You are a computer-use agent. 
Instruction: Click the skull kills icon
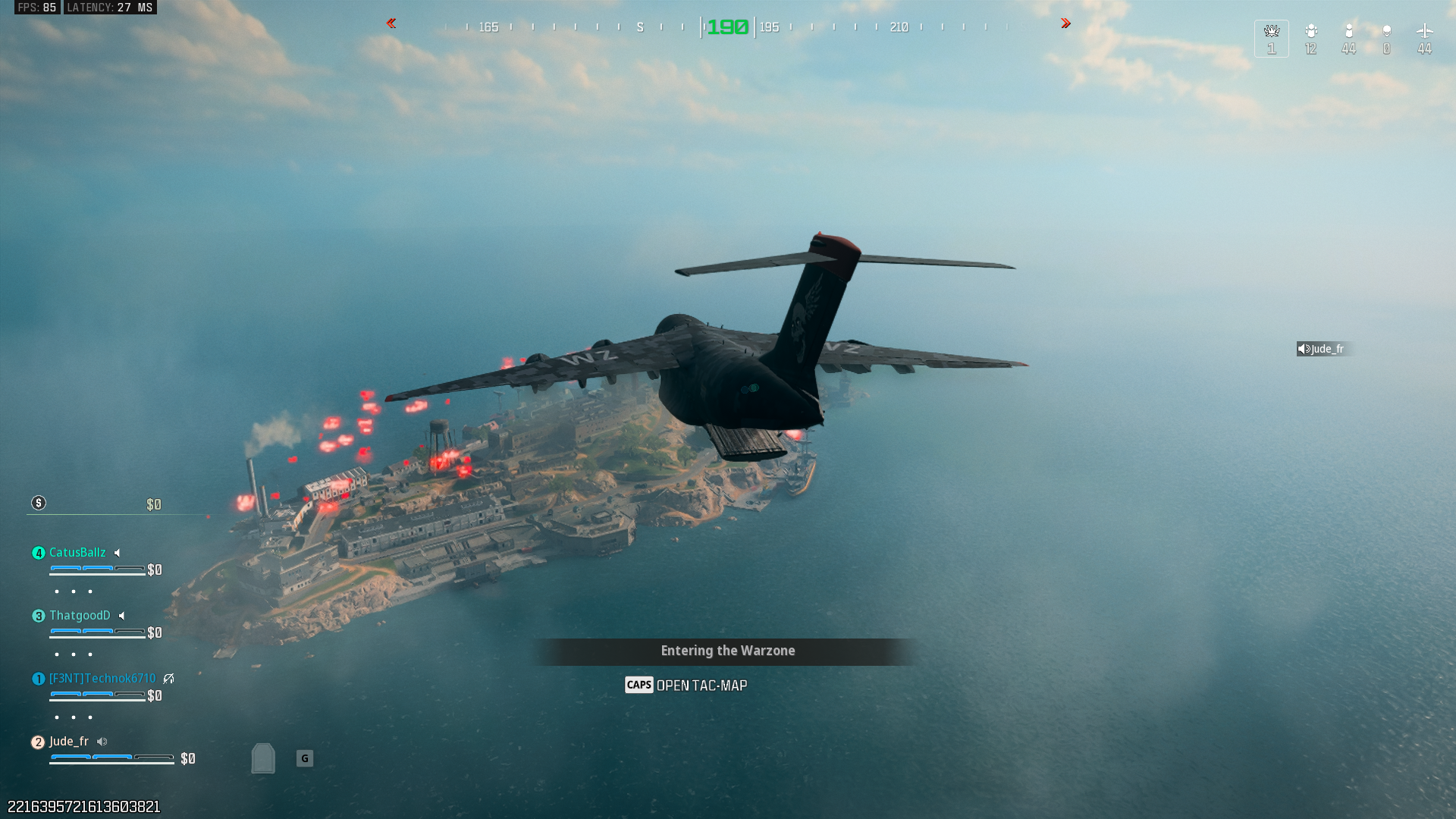[1386, 31]
